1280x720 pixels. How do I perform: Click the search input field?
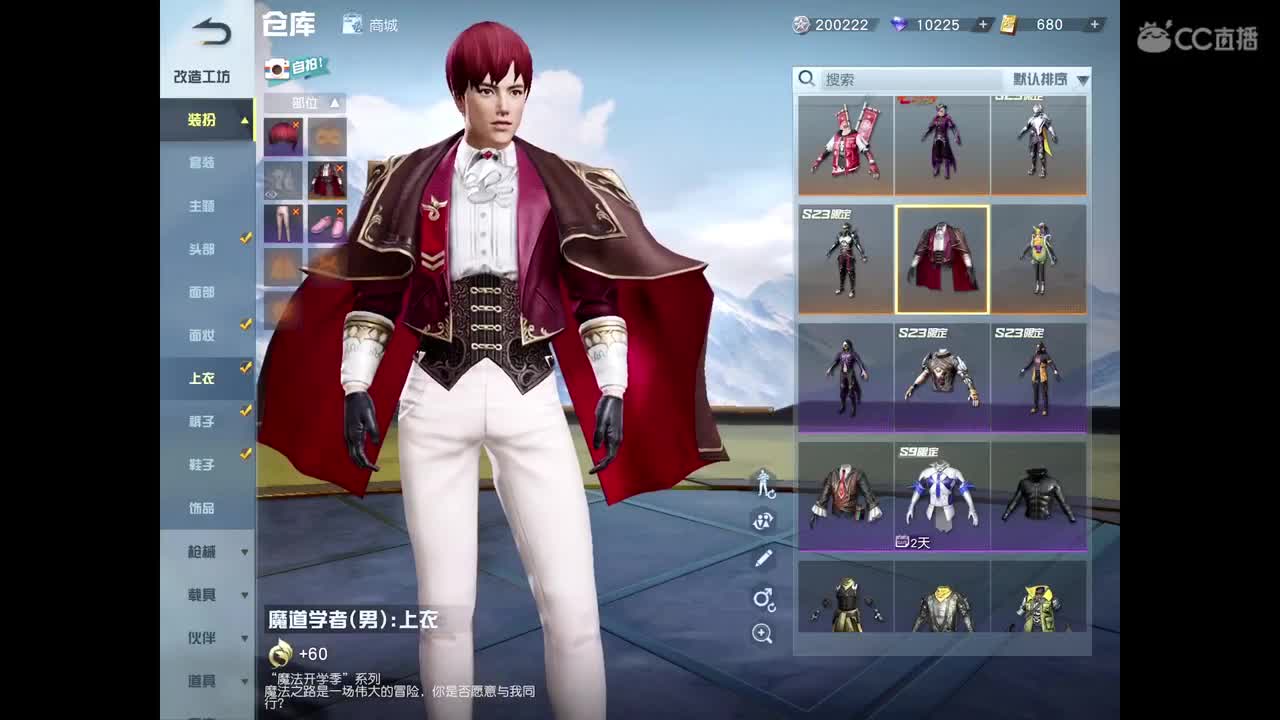click(x=900, y=78)
